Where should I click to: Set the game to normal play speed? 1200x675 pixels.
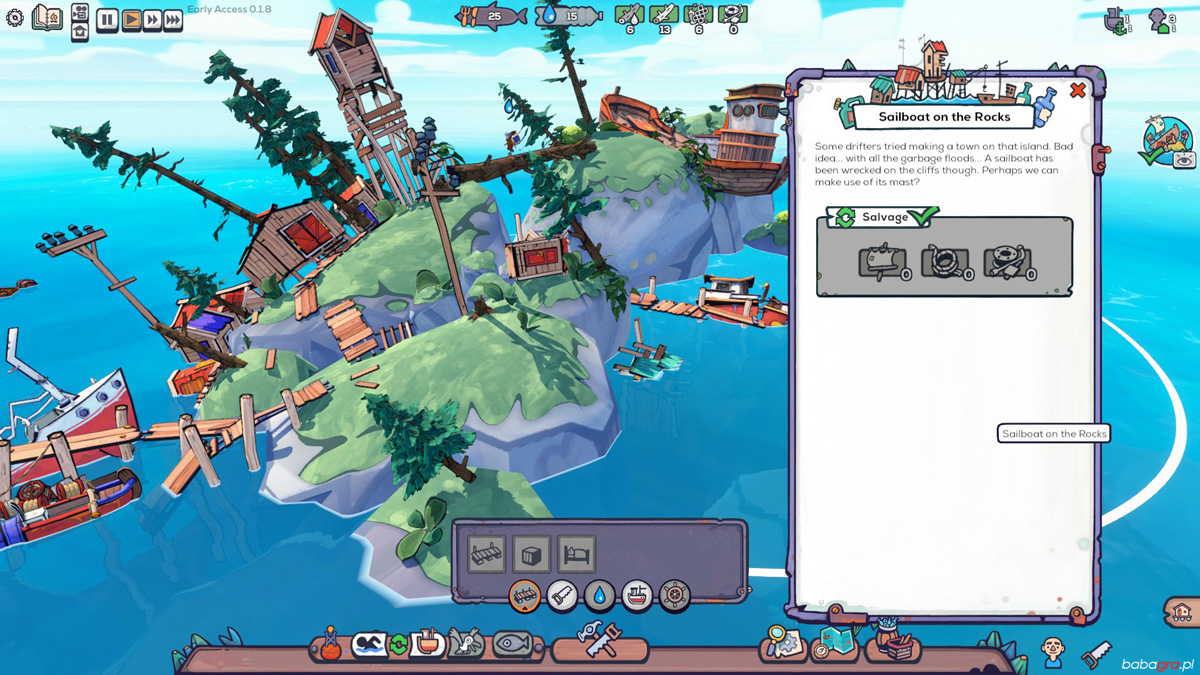coord(131,20)
